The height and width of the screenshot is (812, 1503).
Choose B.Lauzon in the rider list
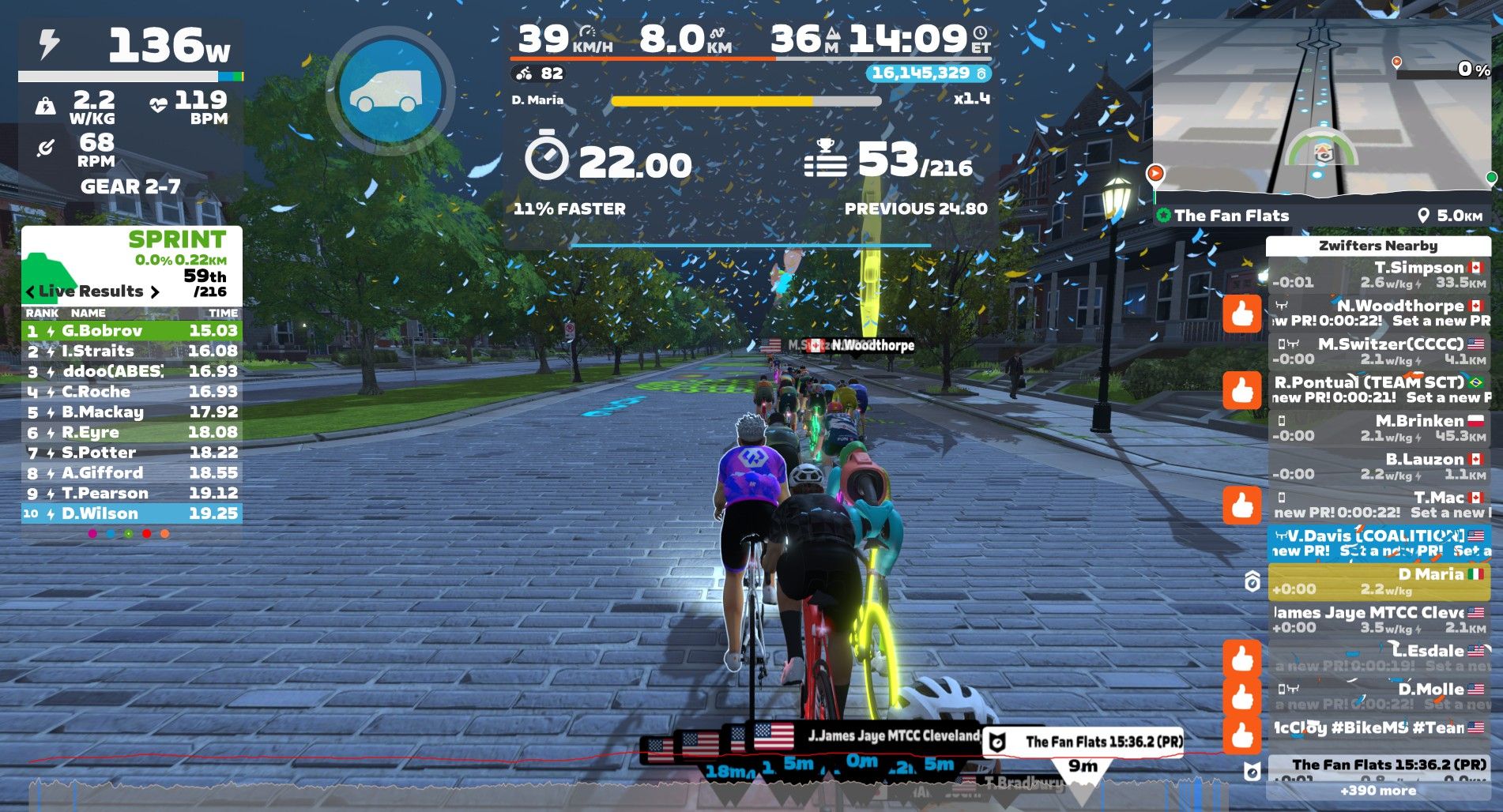coord(1378,466)
